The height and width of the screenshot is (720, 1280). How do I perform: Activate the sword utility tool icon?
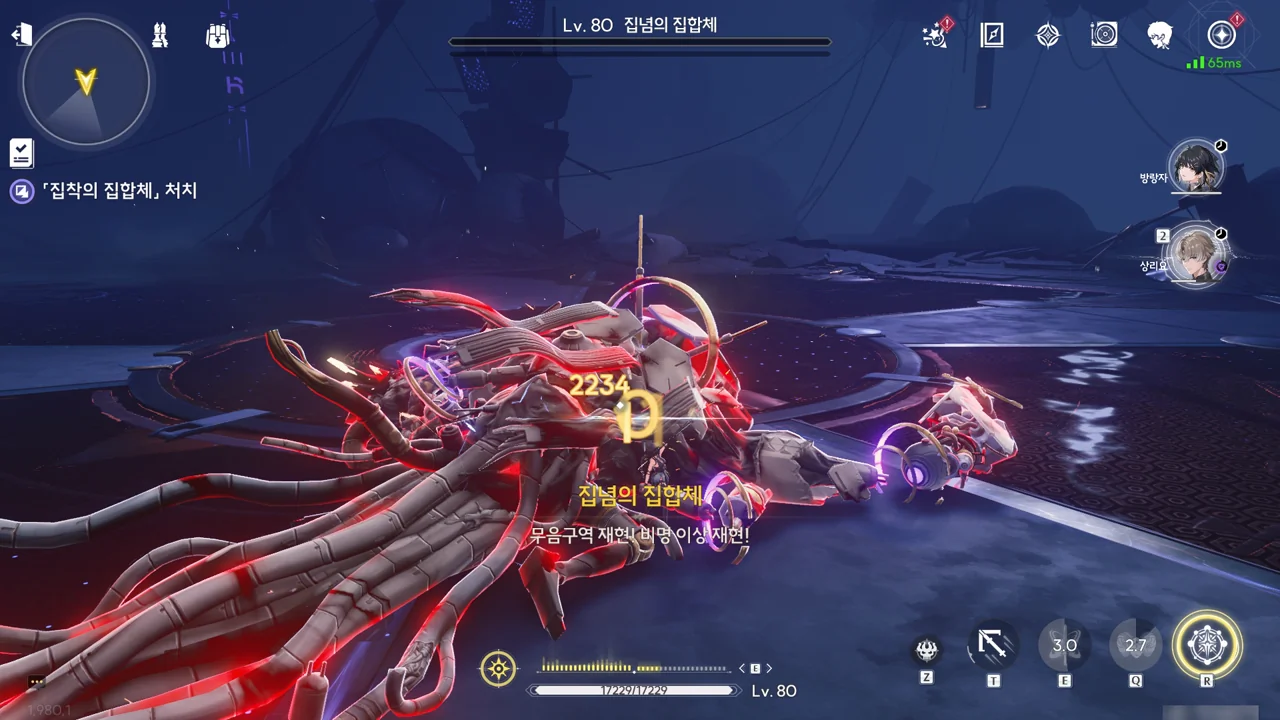pyautogui.click(x=993, y=646)
